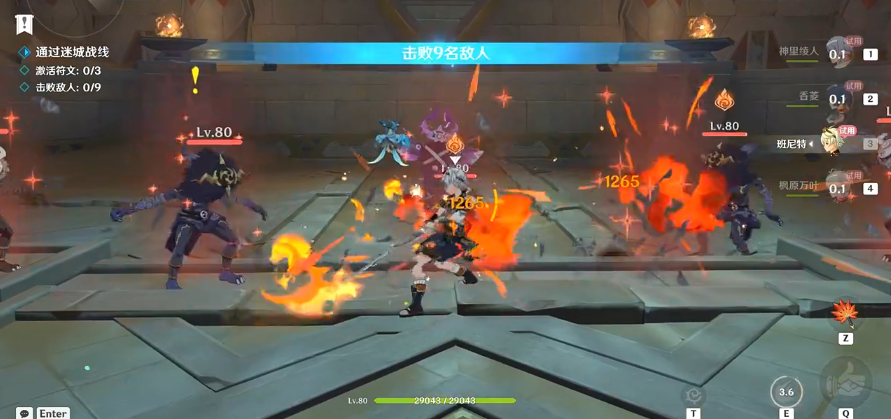891x419 pixels.
Task: Switch to party member 神里绫人
Action: (838, 54)
